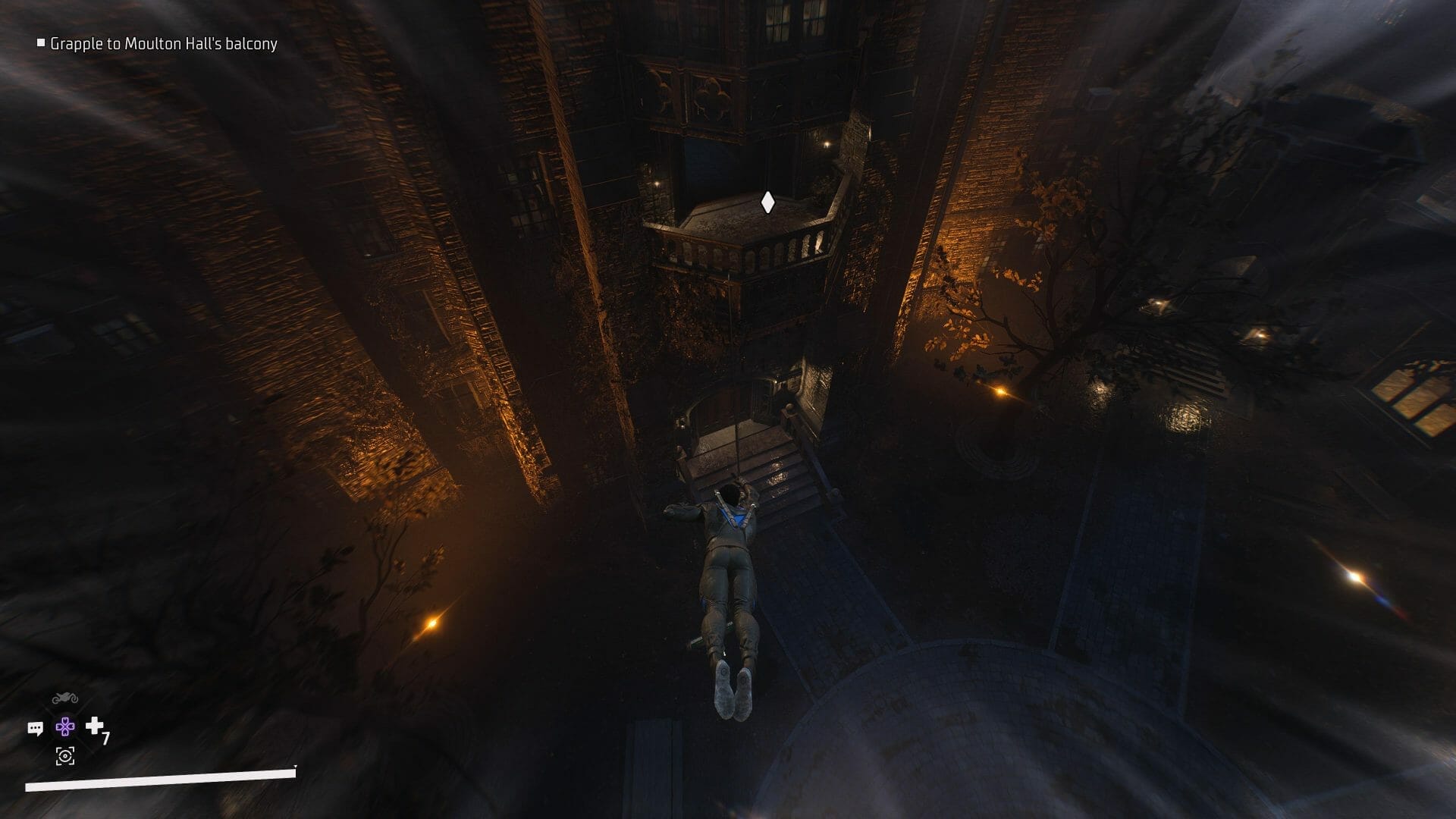Select the white diamond waypoint marker
1456x819 pixels.
[x=767, y=202]
